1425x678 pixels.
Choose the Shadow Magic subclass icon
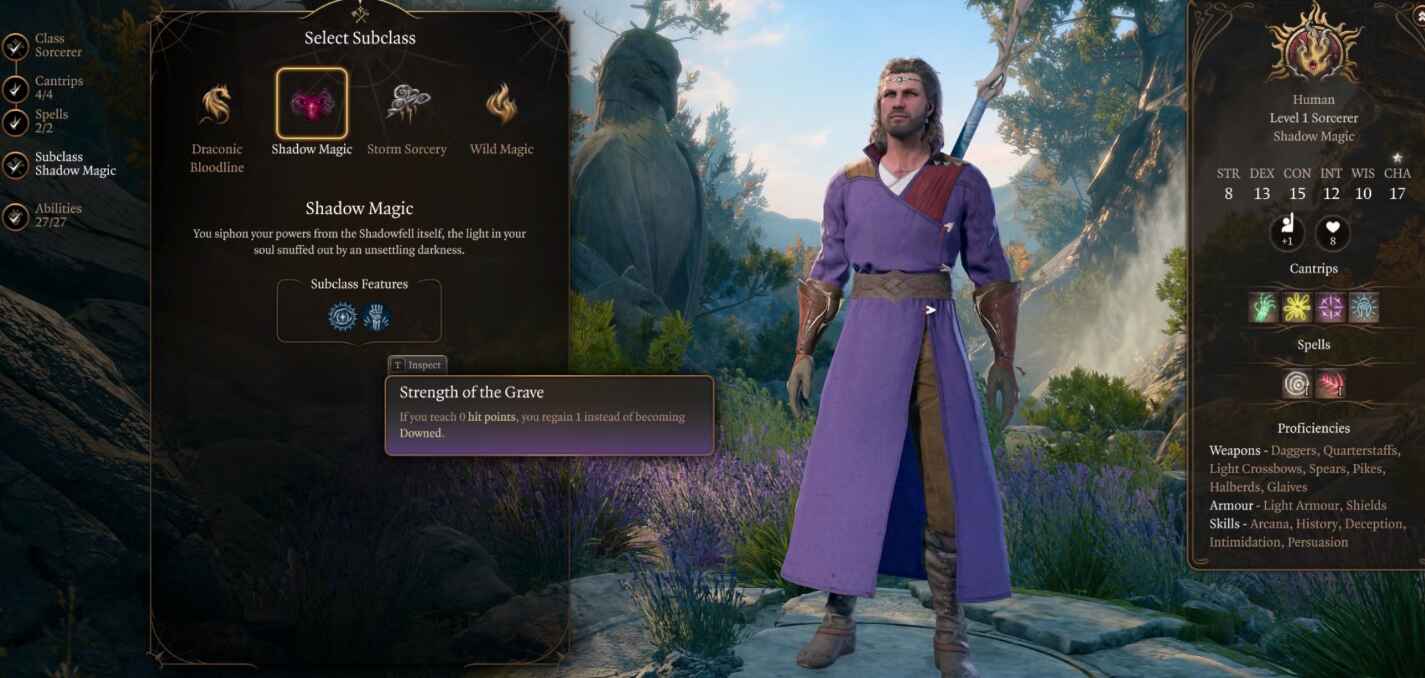(x=312, y=104)
